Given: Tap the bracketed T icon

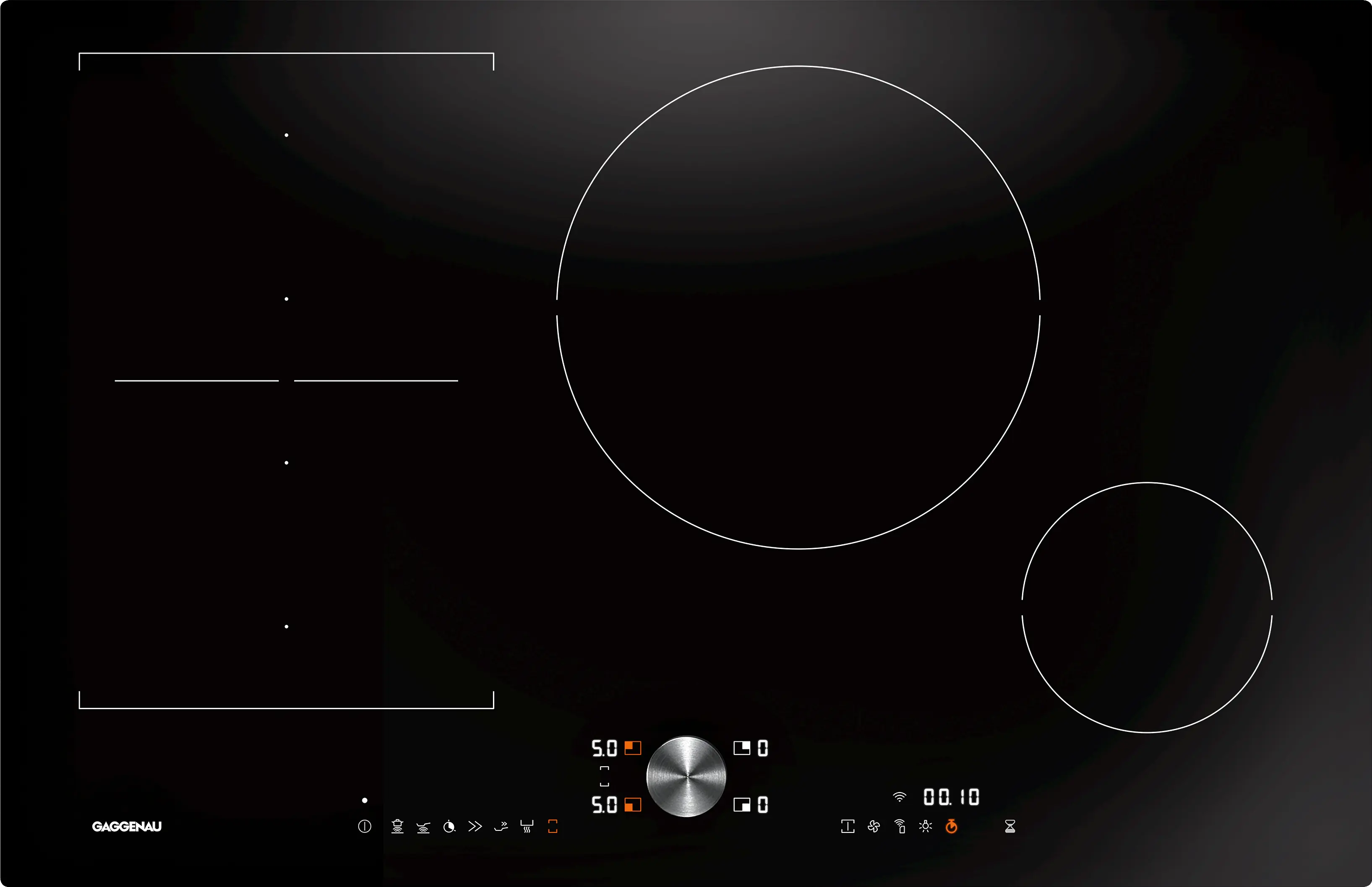Looking at the screenshot, I should coord(848,827).
